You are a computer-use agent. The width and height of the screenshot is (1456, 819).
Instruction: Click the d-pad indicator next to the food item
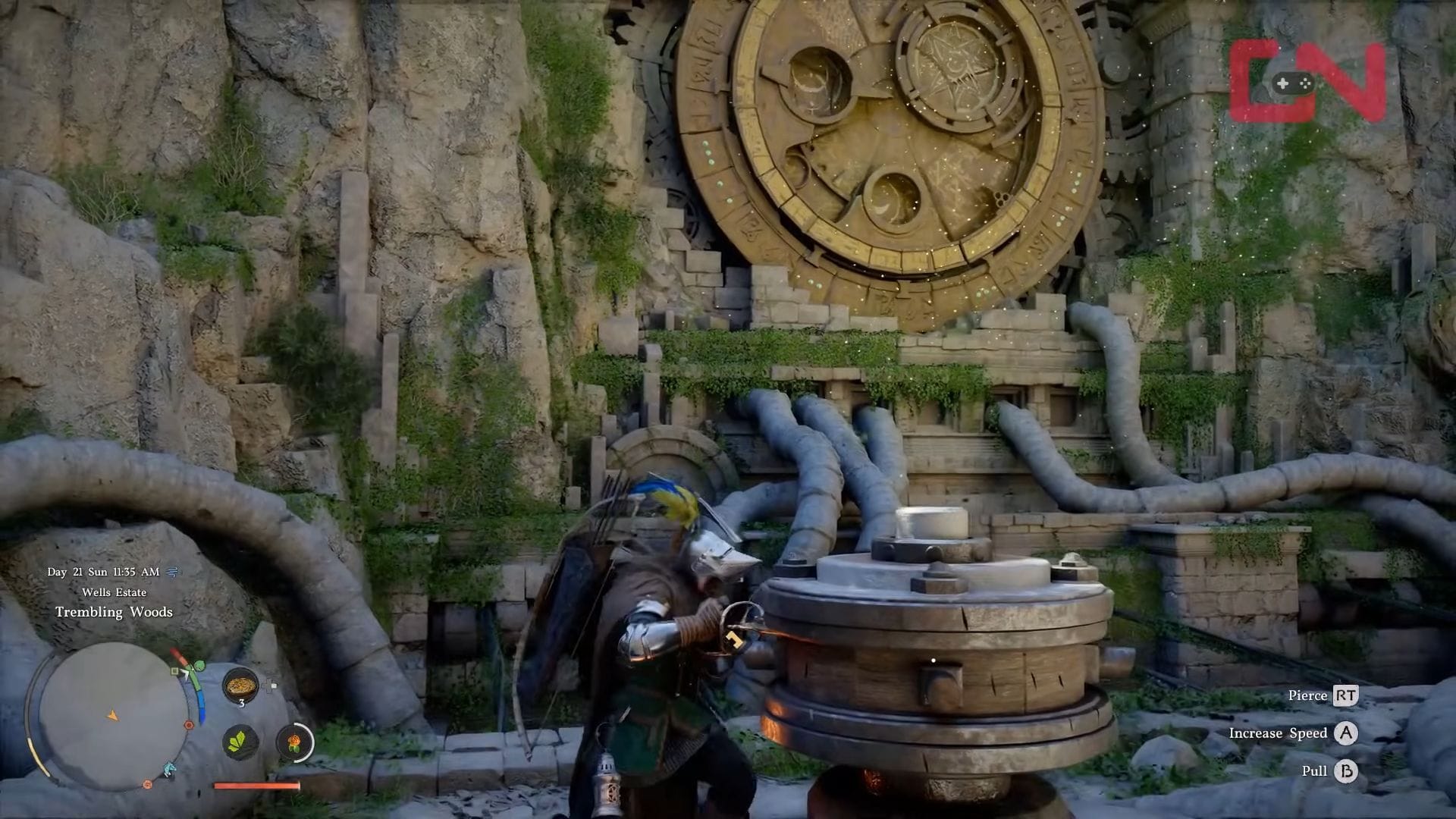269,684
